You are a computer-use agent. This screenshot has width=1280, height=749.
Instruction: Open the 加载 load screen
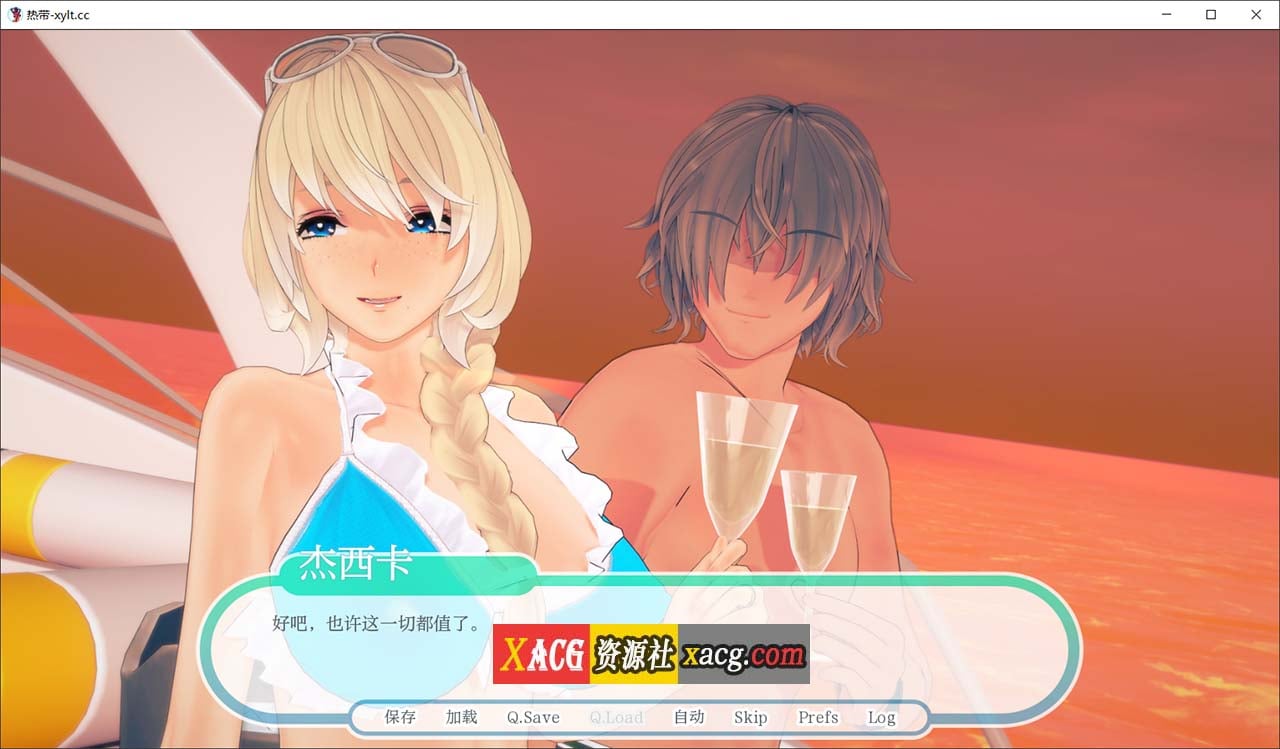click(460, 717)
